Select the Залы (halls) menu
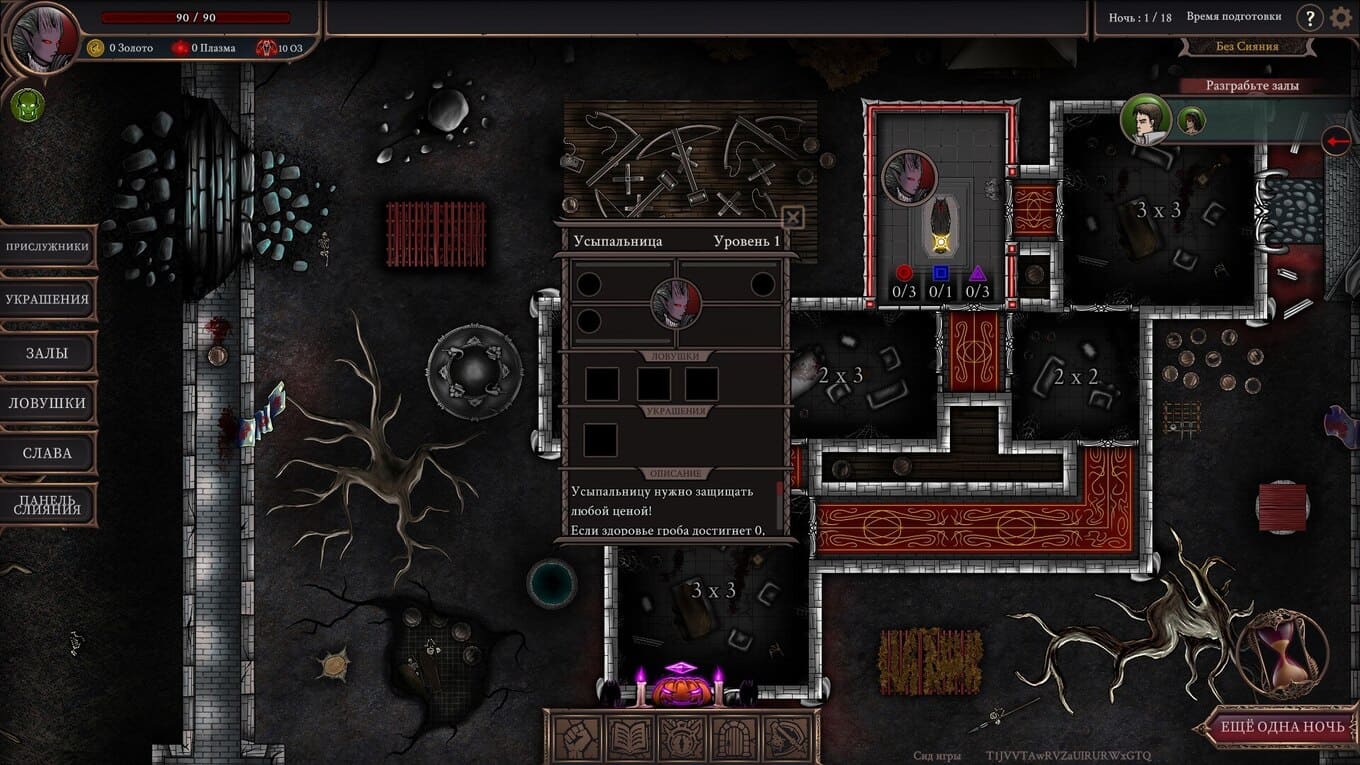 (x=47, y=352)
